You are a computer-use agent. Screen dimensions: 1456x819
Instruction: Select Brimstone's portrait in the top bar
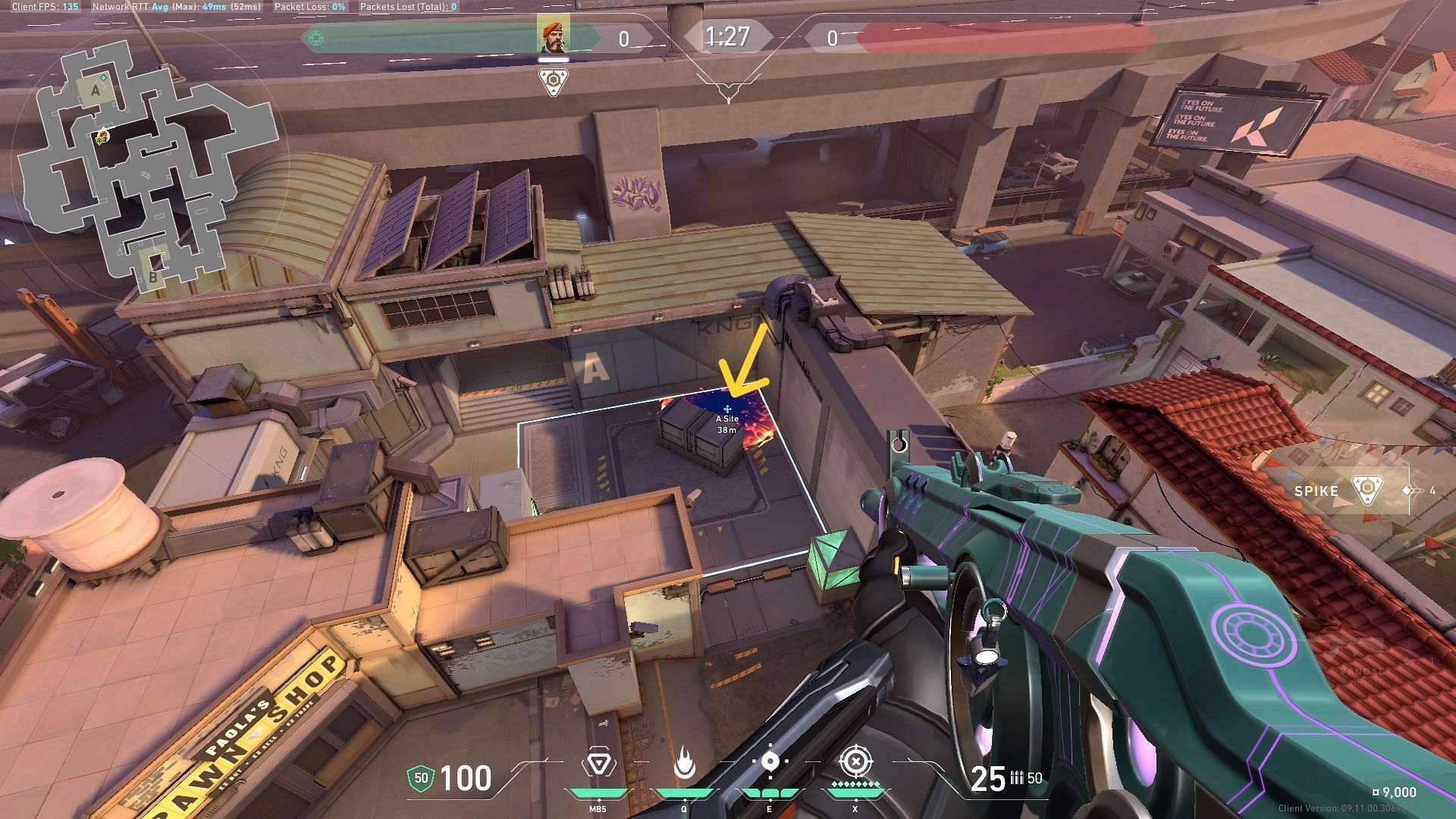pyautogui.click(x=553, y=36)
